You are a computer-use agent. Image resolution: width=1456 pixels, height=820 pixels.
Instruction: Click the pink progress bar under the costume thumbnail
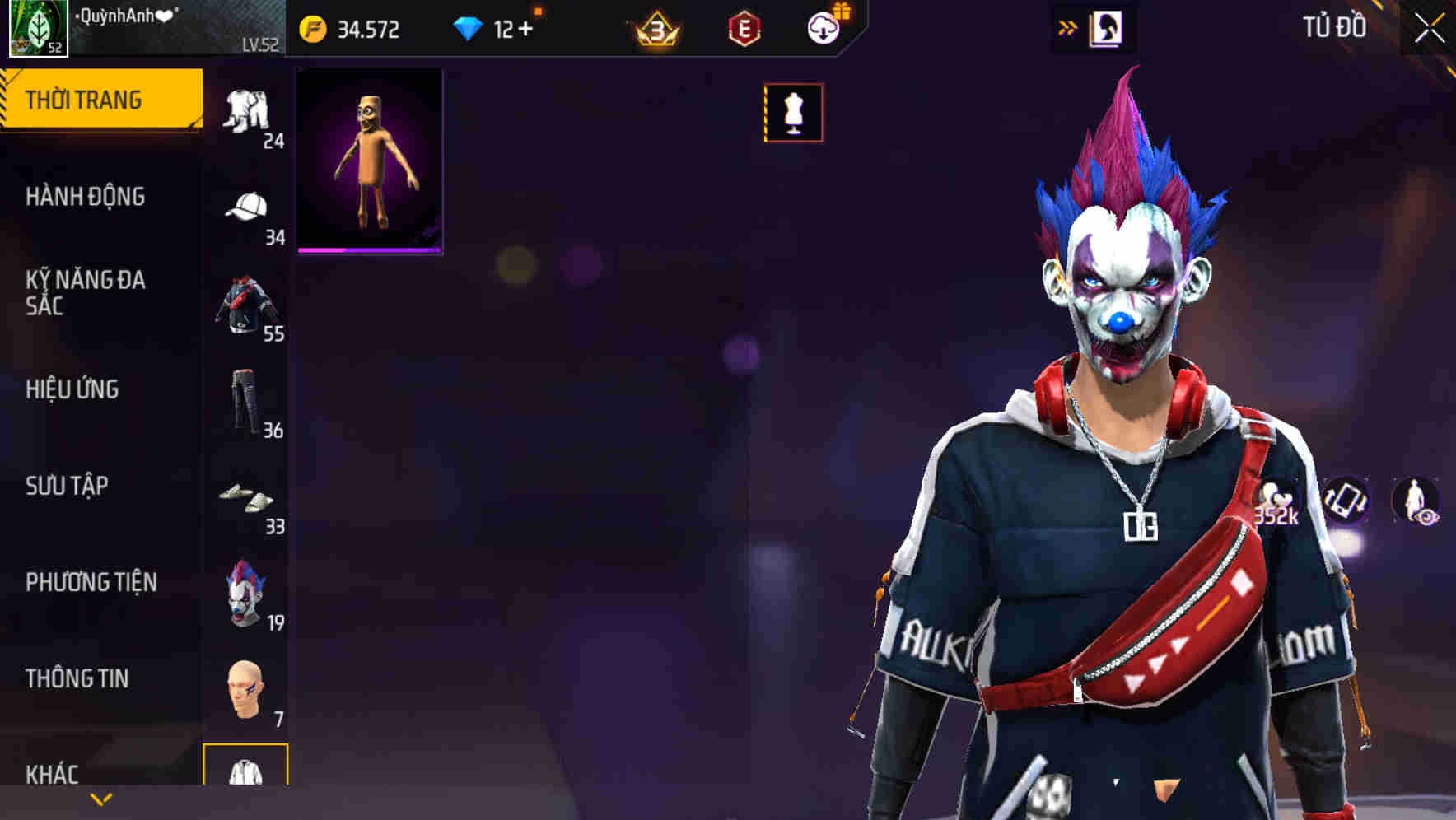(371, 249)
